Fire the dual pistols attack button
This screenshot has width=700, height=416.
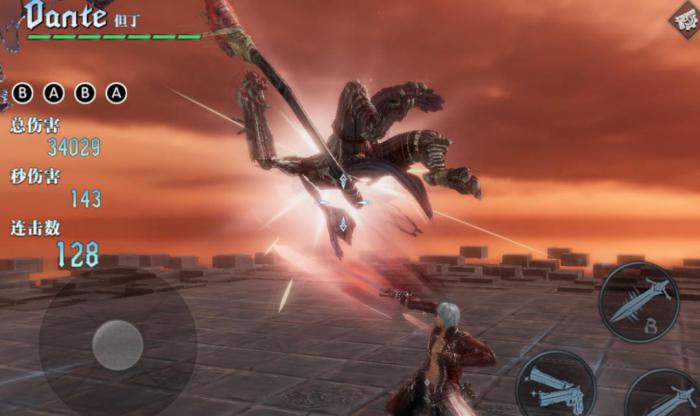tap(556, 384)
